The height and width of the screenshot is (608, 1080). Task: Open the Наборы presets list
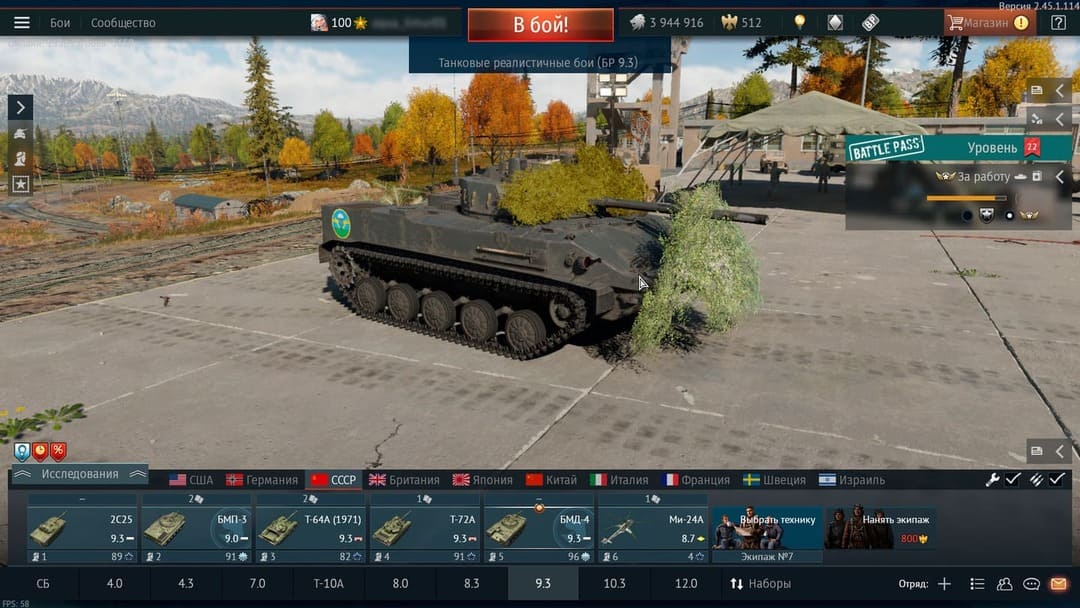760,583
